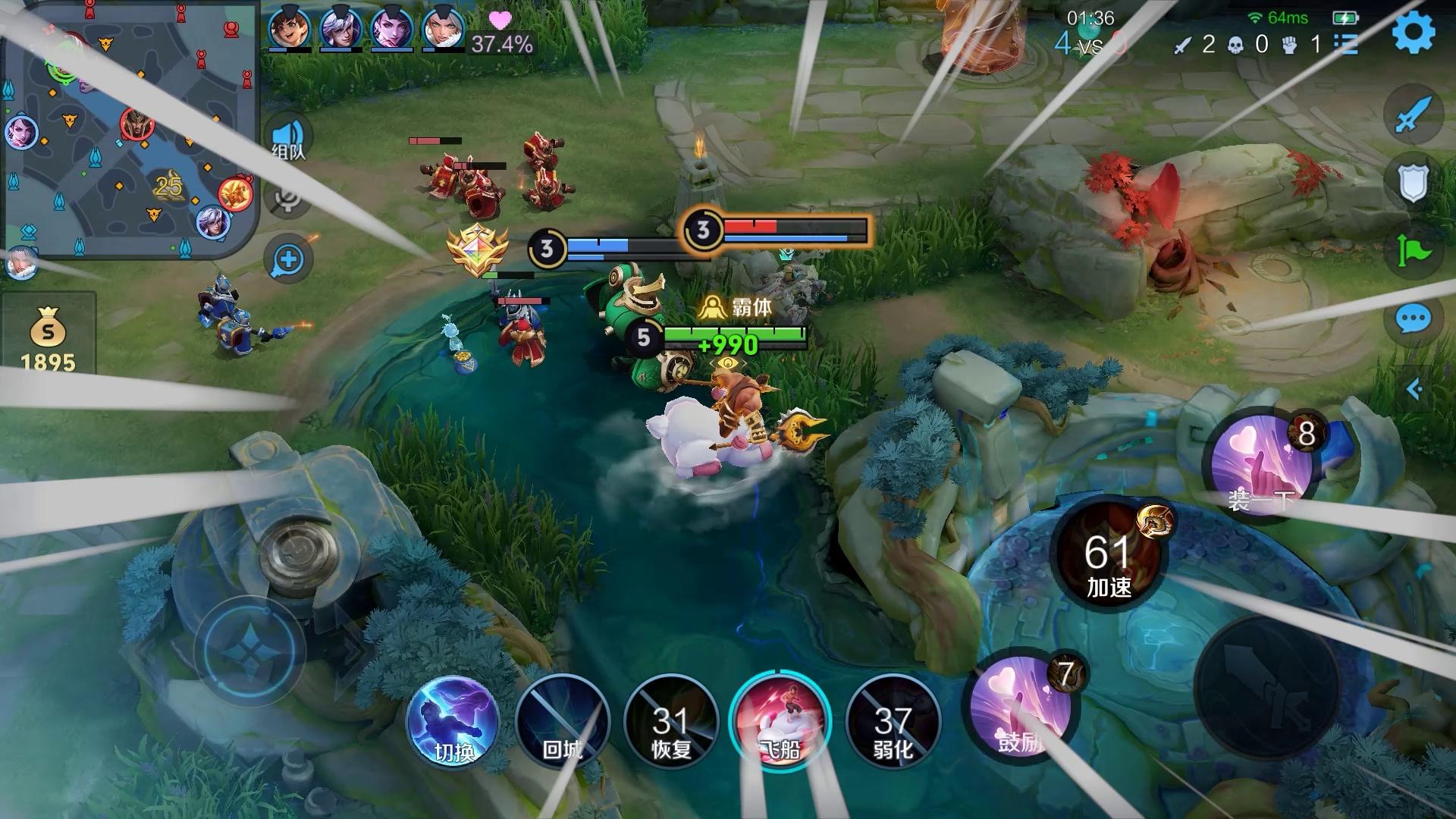
Task: Open the scoreboard list icon
Action: coord(1346,43)
